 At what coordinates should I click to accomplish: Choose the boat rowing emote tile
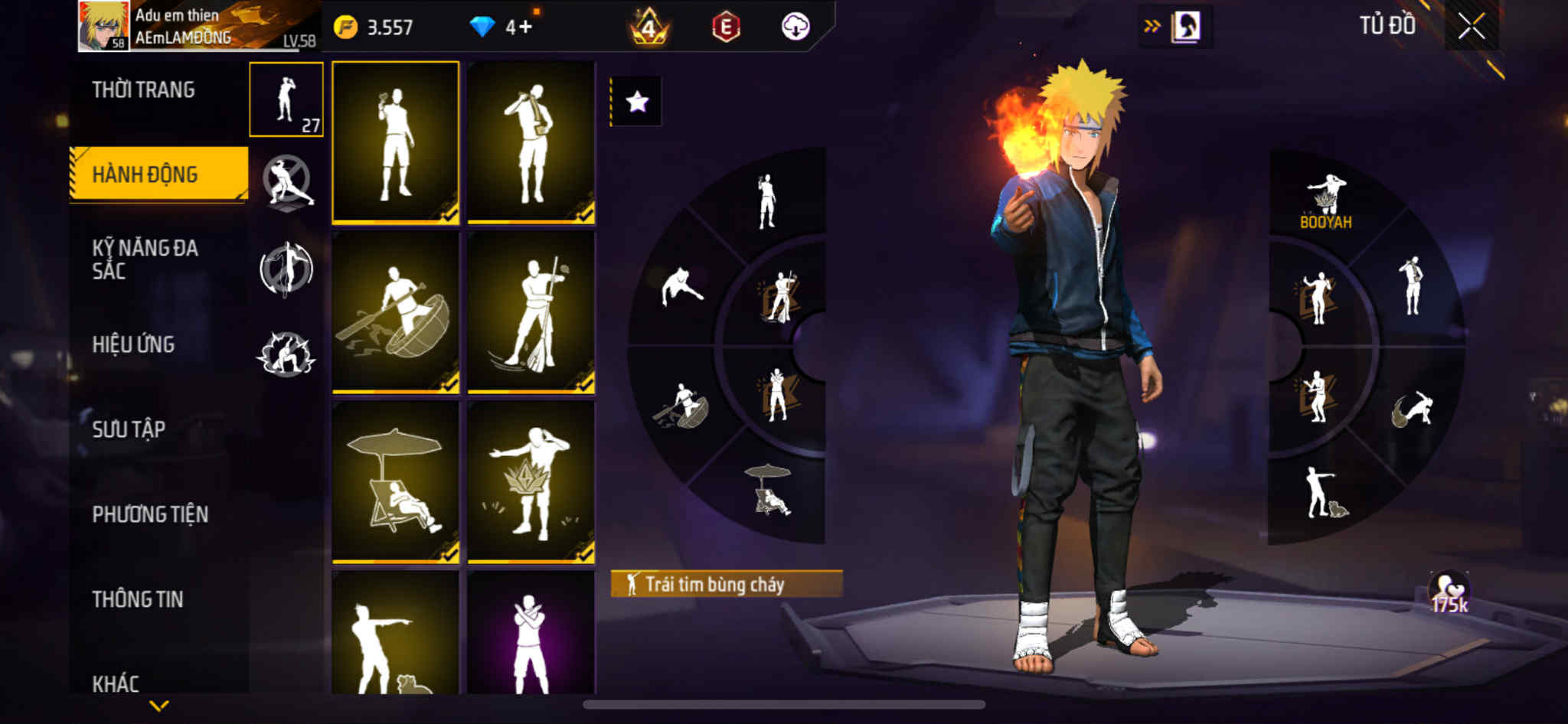395,312
